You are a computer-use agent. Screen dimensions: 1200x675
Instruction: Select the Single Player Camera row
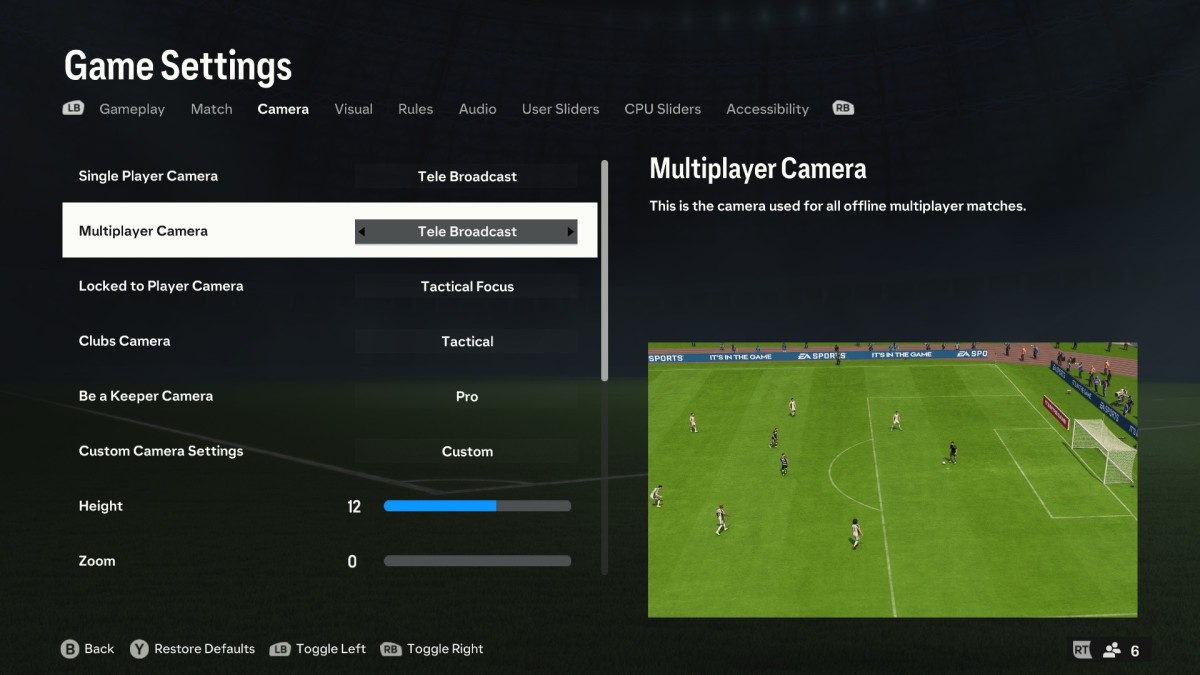330,176
